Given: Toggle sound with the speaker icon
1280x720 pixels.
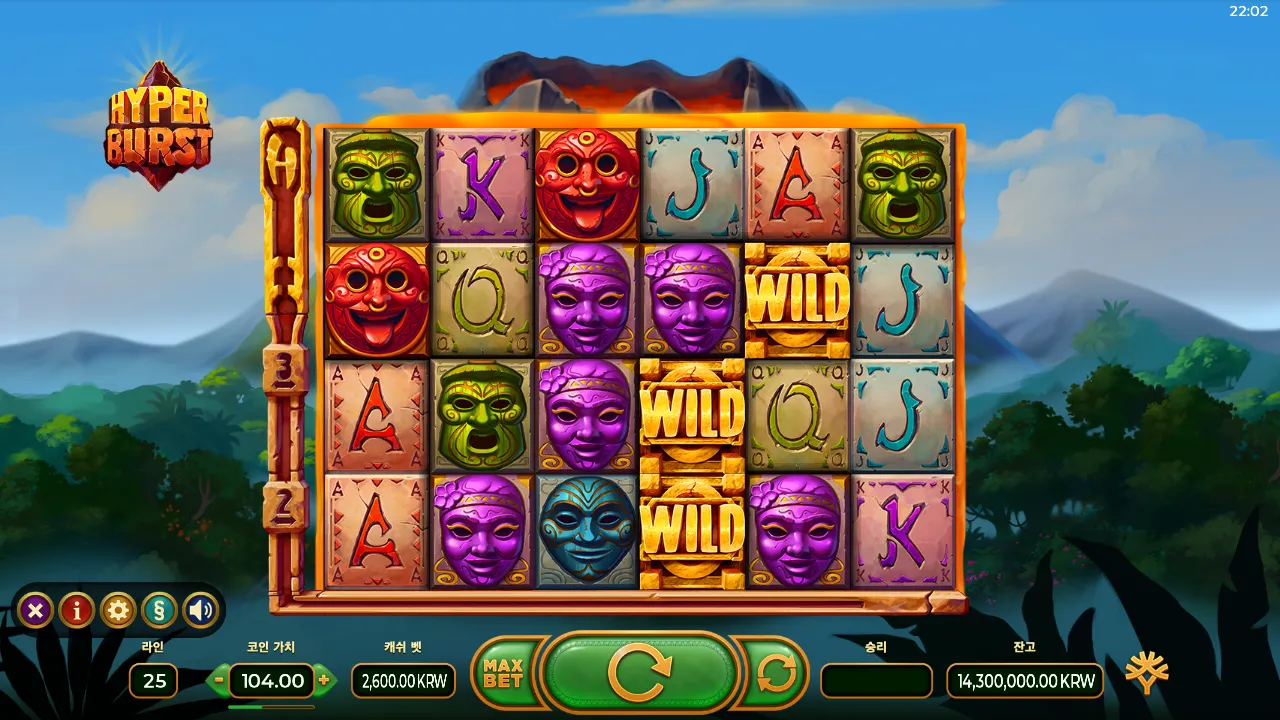Looking at the screenshot, I should [201, 610].
